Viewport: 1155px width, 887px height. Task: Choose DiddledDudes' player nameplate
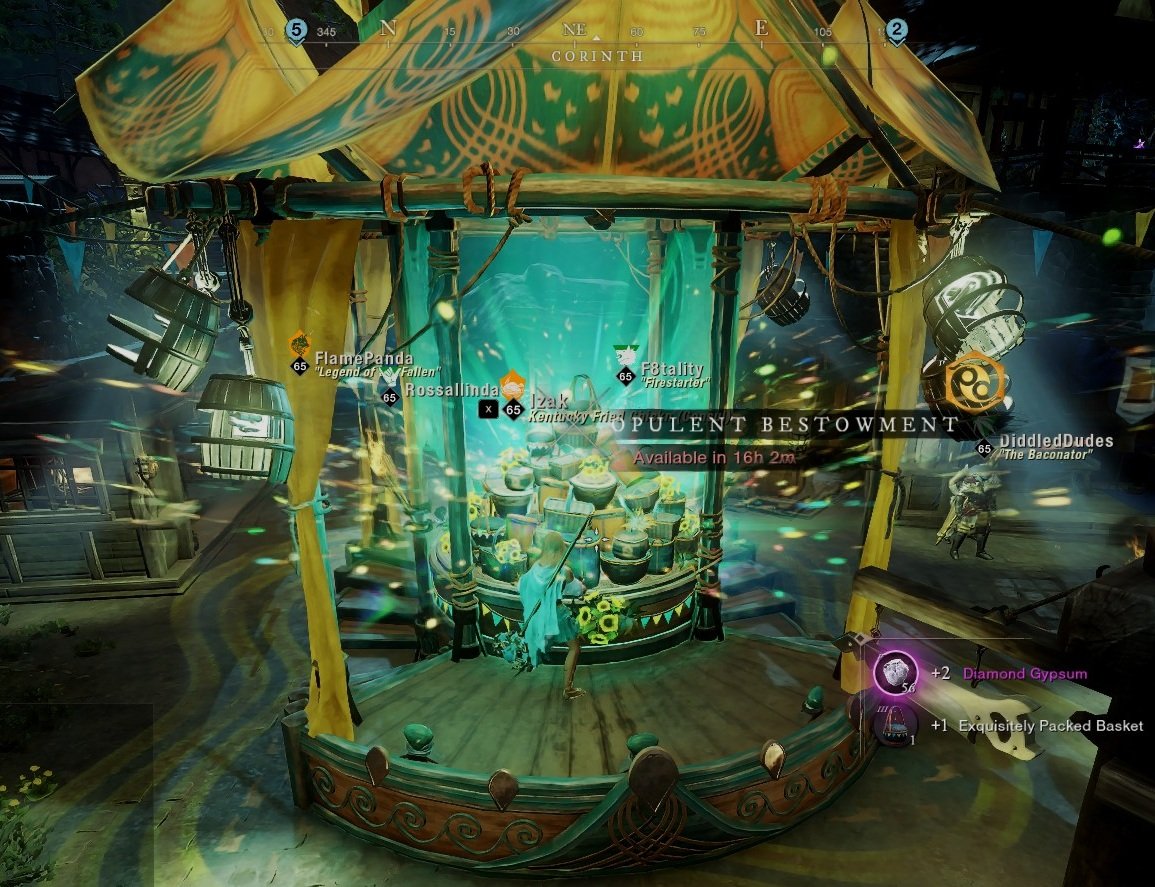(x=1053, y=441)
